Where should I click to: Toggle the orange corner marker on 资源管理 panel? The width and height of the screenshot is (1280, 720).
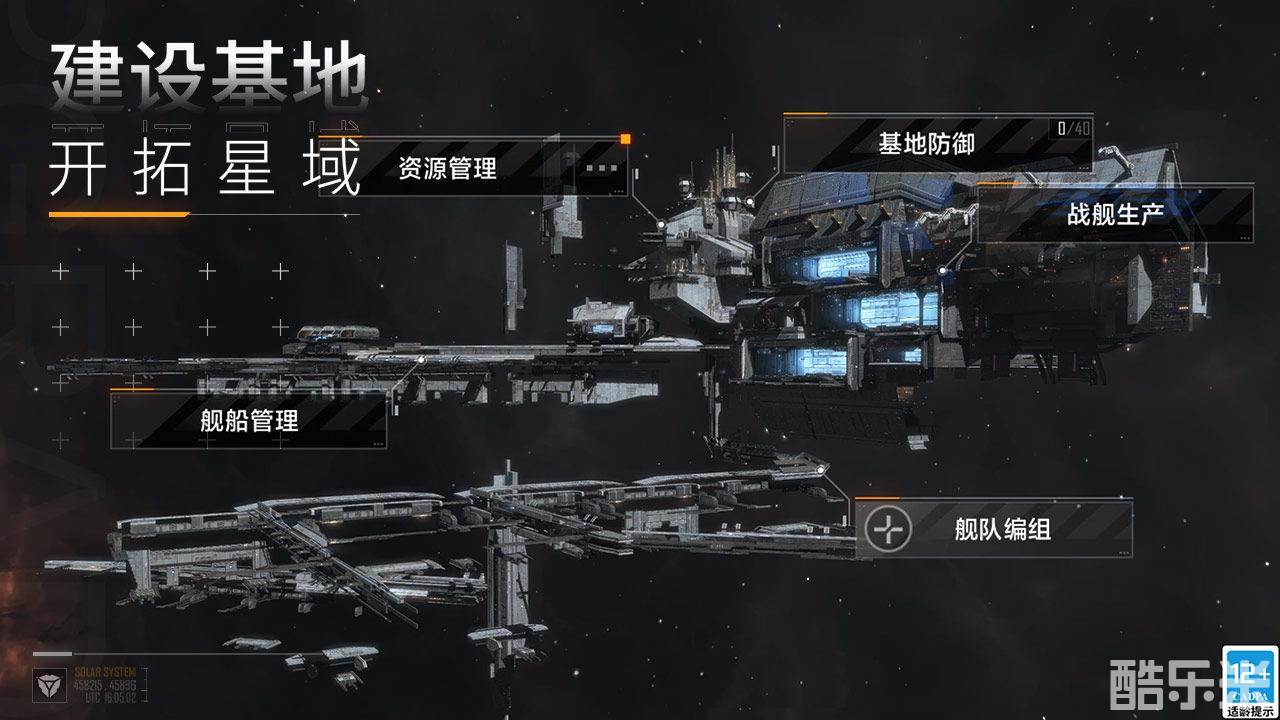(625, 139)
